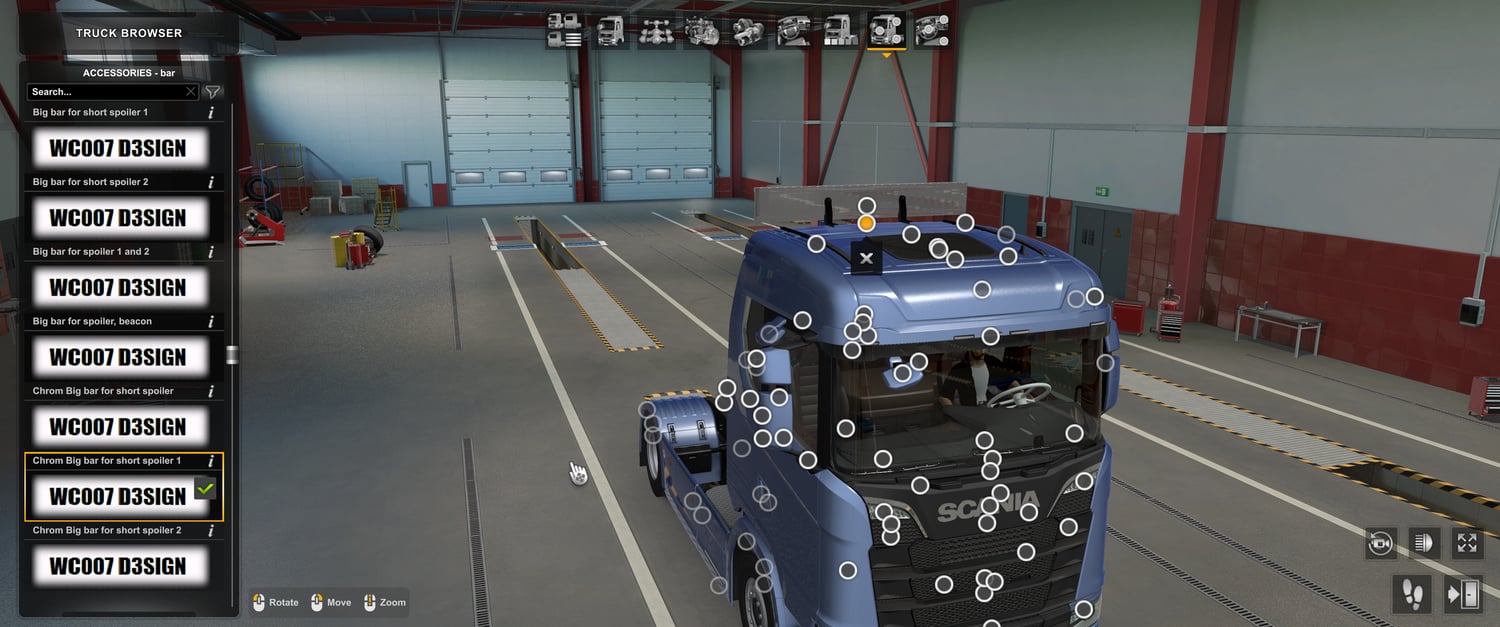The image size is (1500, 627).
Task: Open the interior accessories tab
Action: tap(932, 32)
